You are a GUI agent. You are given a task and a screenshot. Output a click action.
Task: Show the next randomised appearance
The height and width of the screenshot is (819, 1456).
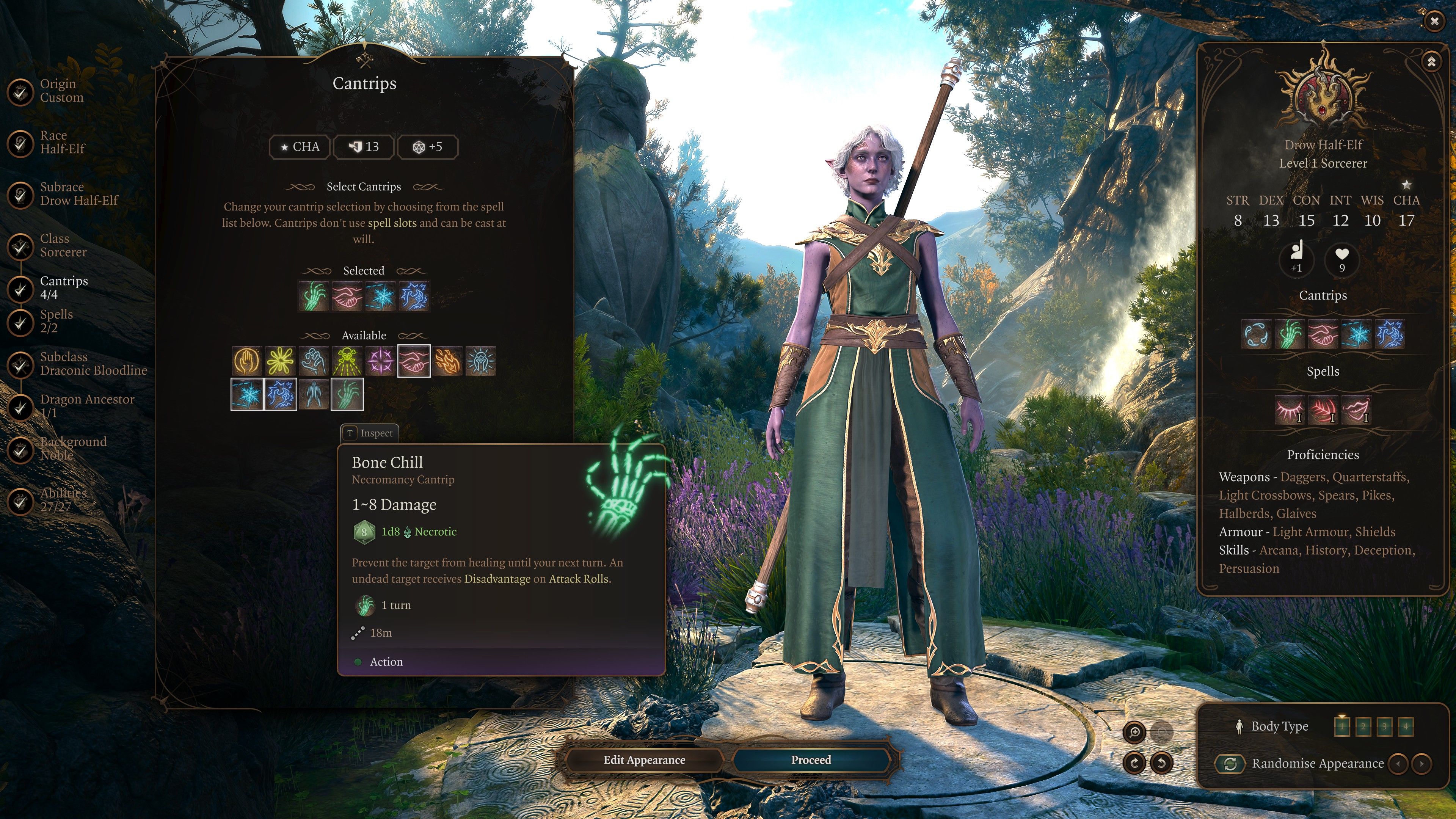(1421, 764)
